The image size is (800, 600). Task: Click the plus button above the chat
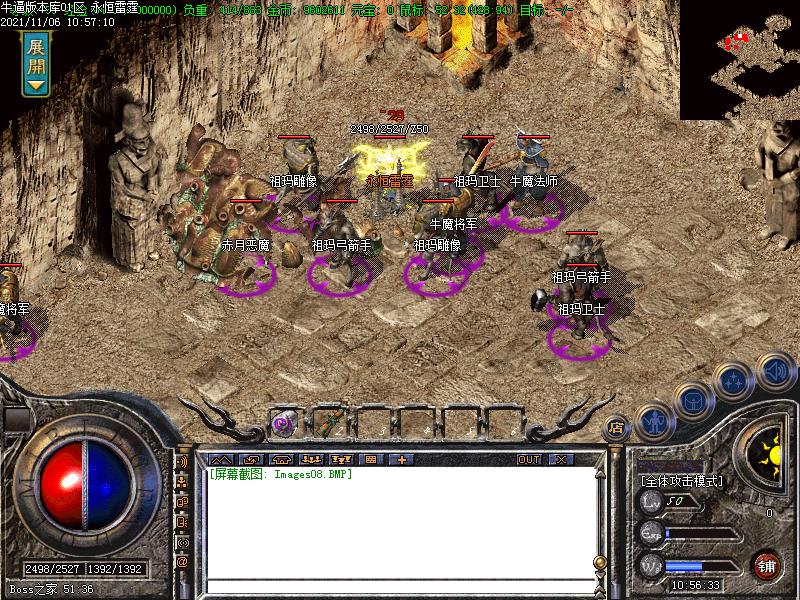click(402, 460)
